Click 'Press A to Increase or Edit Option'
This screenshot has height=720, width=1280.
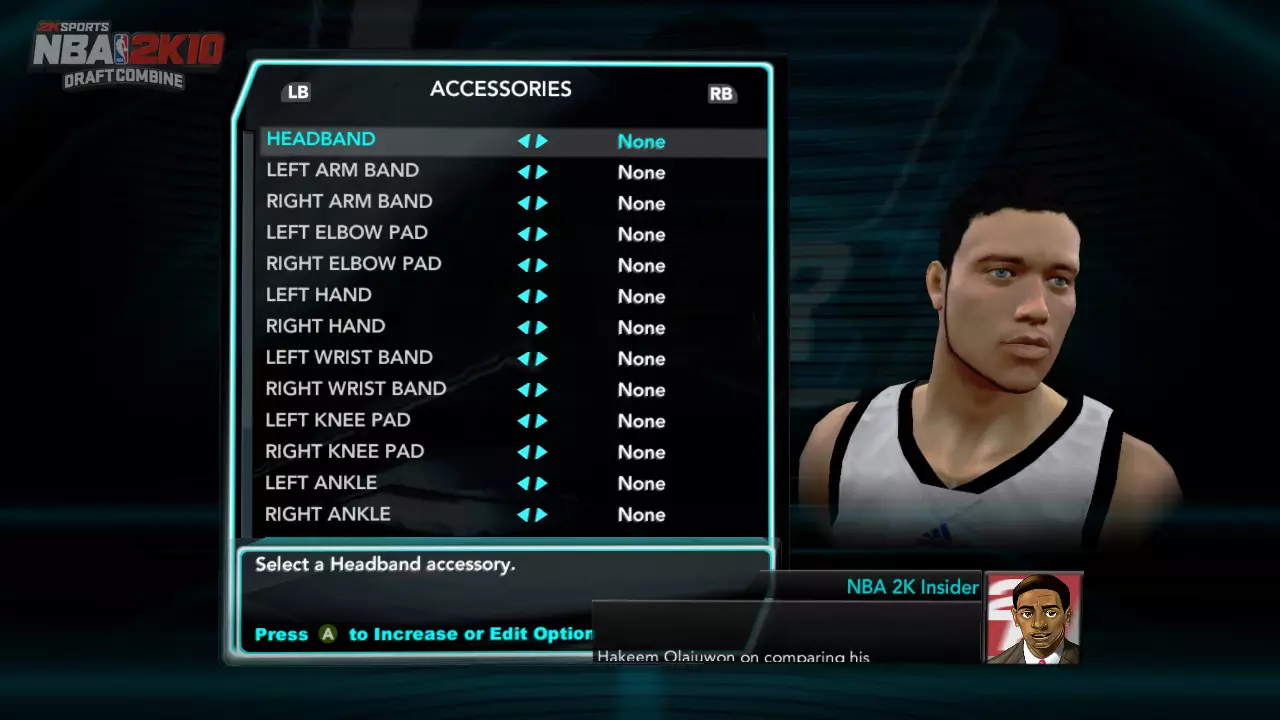(x=420, y=633)
